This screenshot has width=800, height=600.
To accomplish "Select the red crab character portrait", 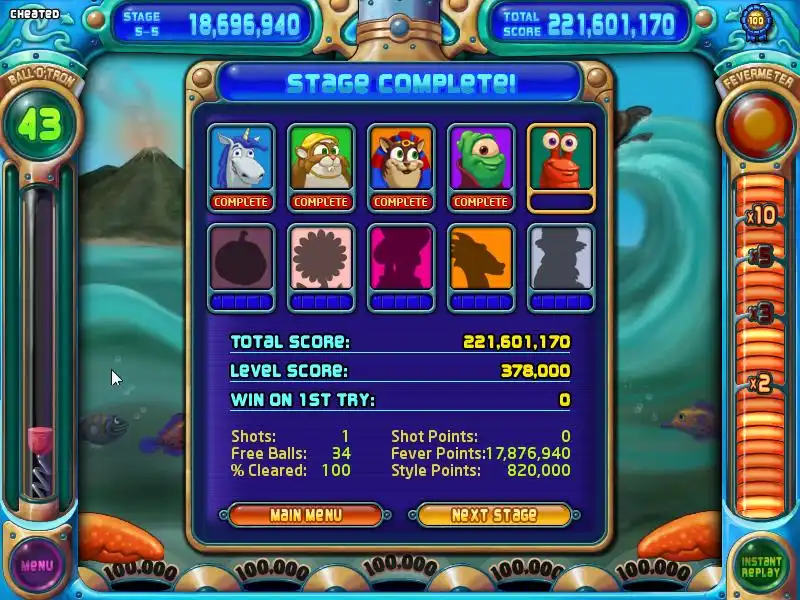I will click(561, 159).
